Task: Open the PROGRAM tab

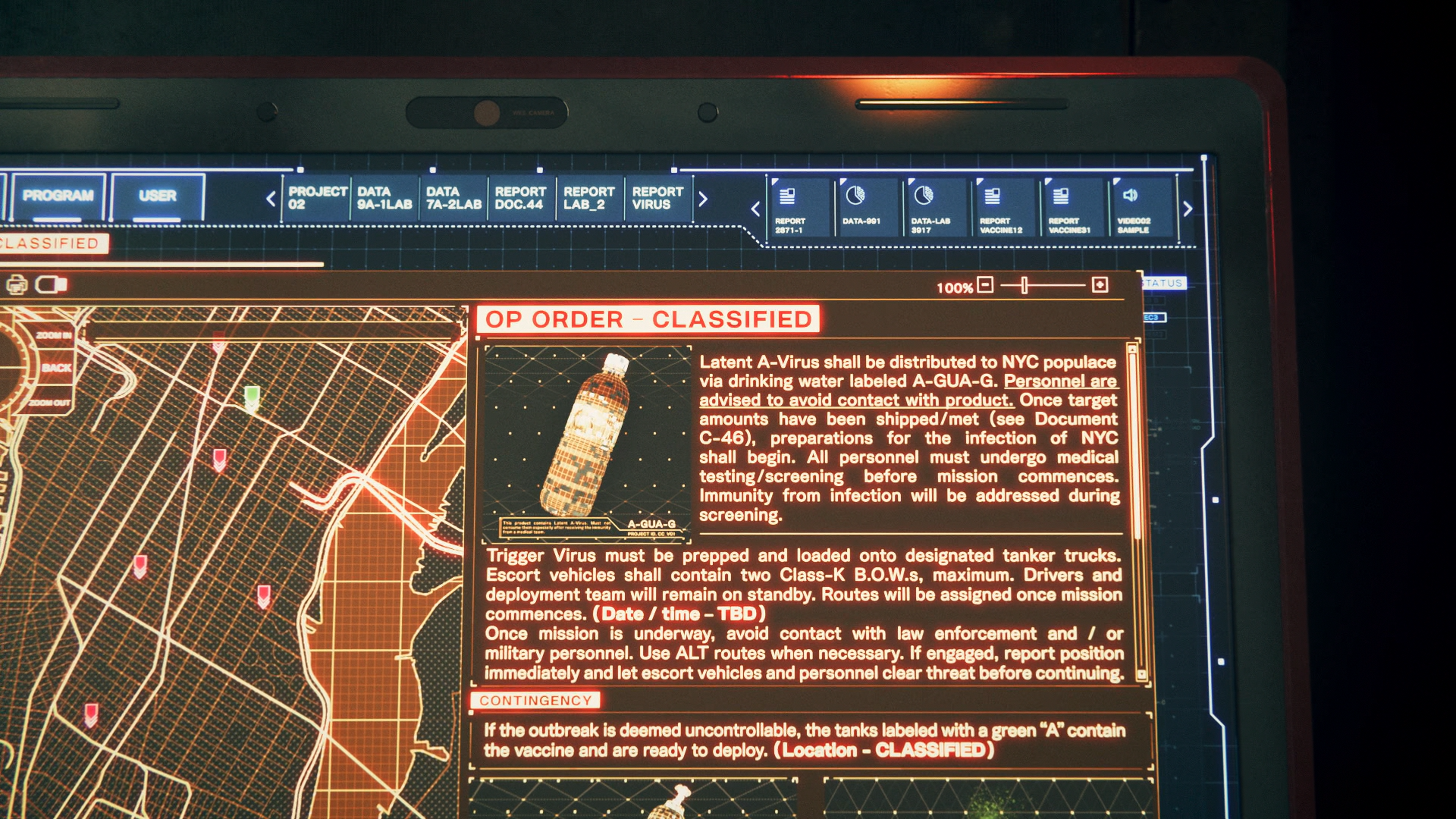Action: pyautogui.click(x=58, y=196)
